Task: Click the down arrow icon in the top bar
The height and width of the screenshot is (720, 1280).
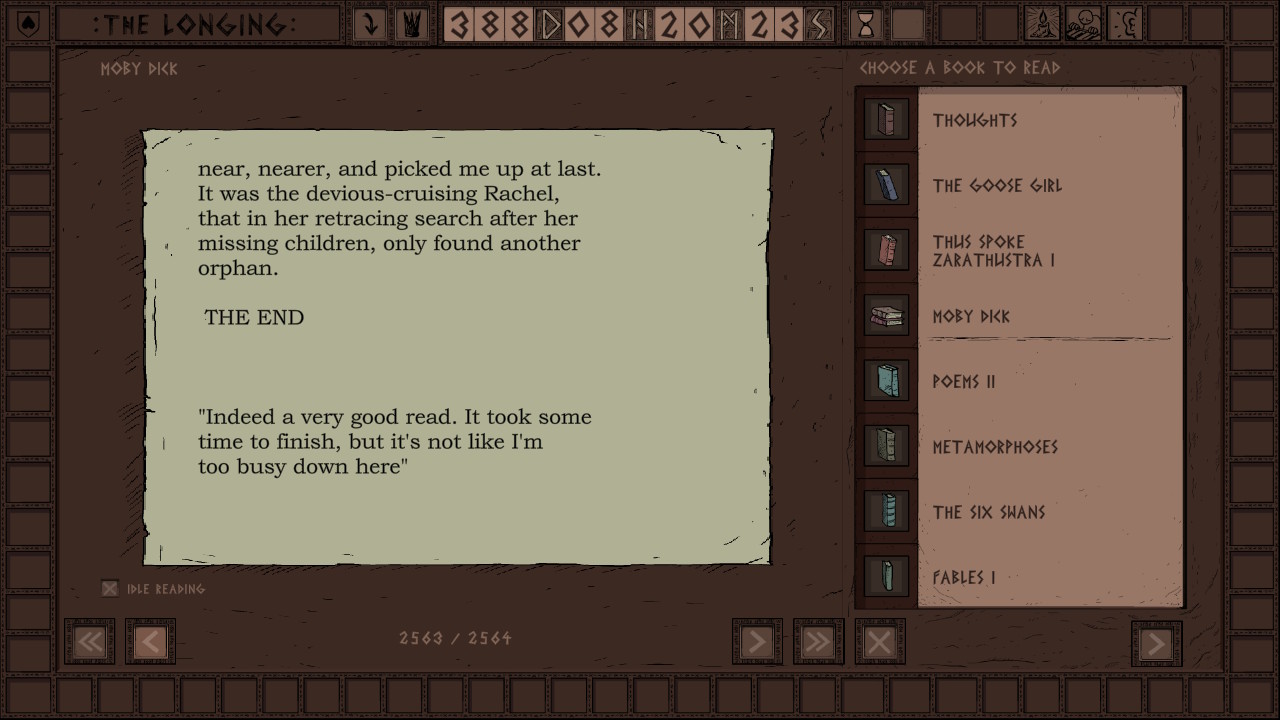Action: pyautogui.click(x=371, y=24)
